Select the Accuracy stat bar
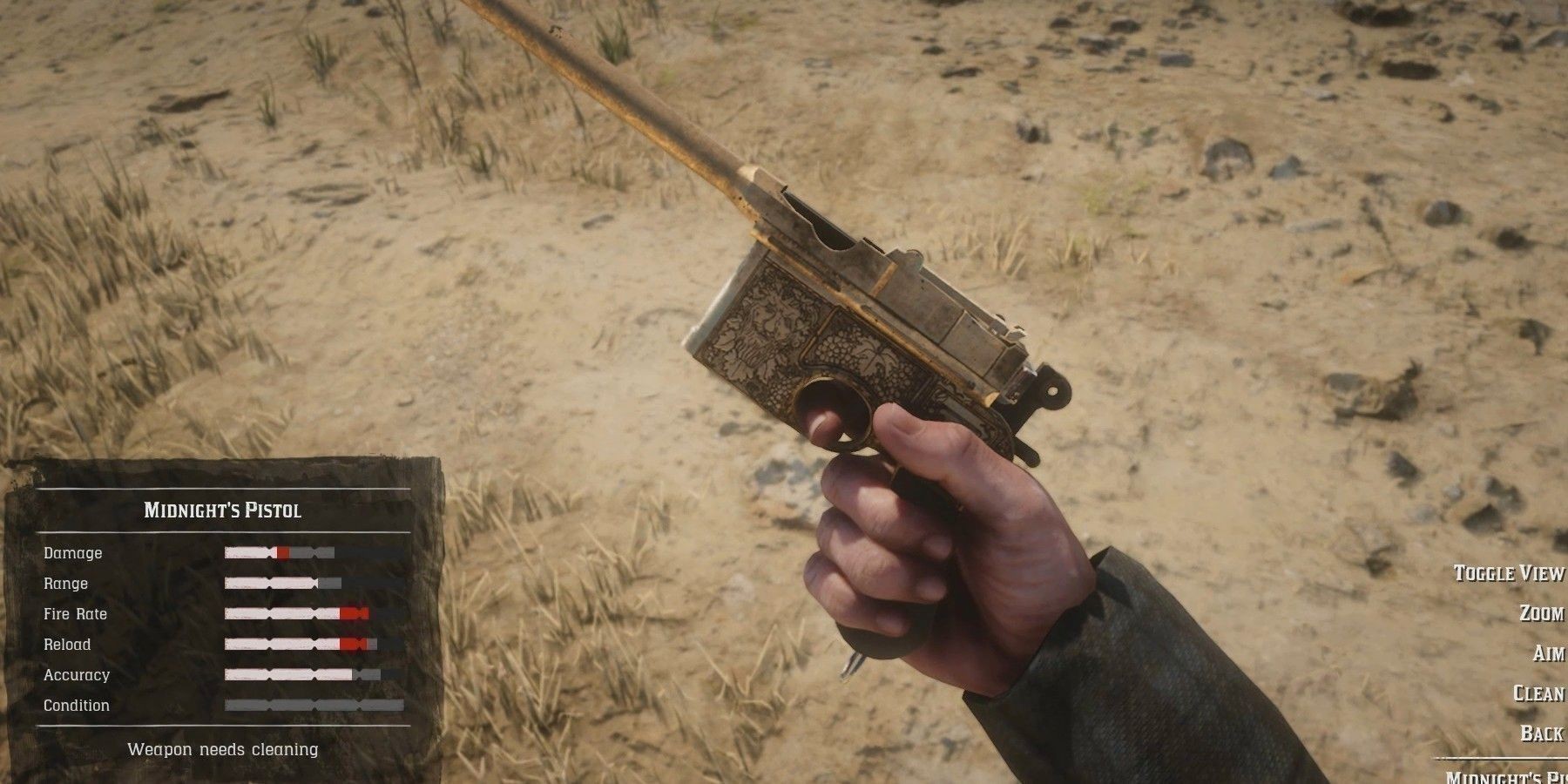 pyautogui.click(x=301, y=674)
